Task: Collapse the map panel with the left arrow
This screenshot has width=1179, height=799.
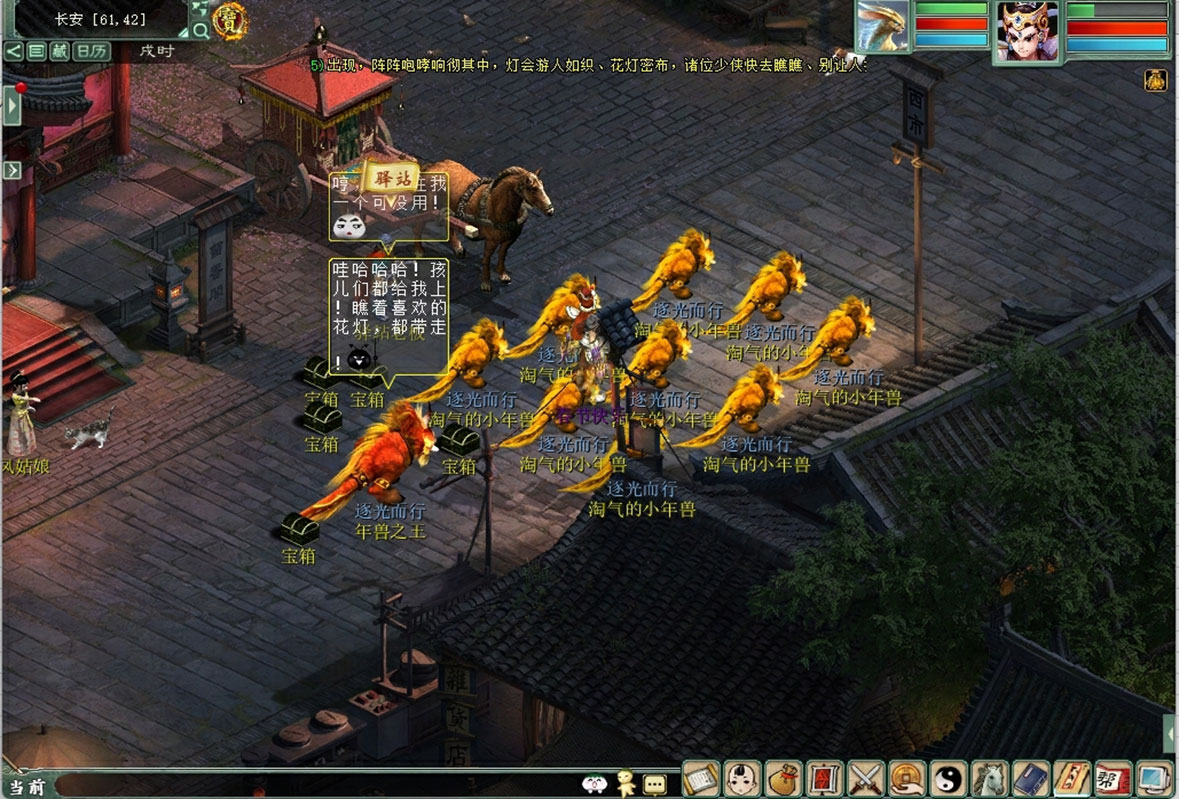Action: point(13,51)
